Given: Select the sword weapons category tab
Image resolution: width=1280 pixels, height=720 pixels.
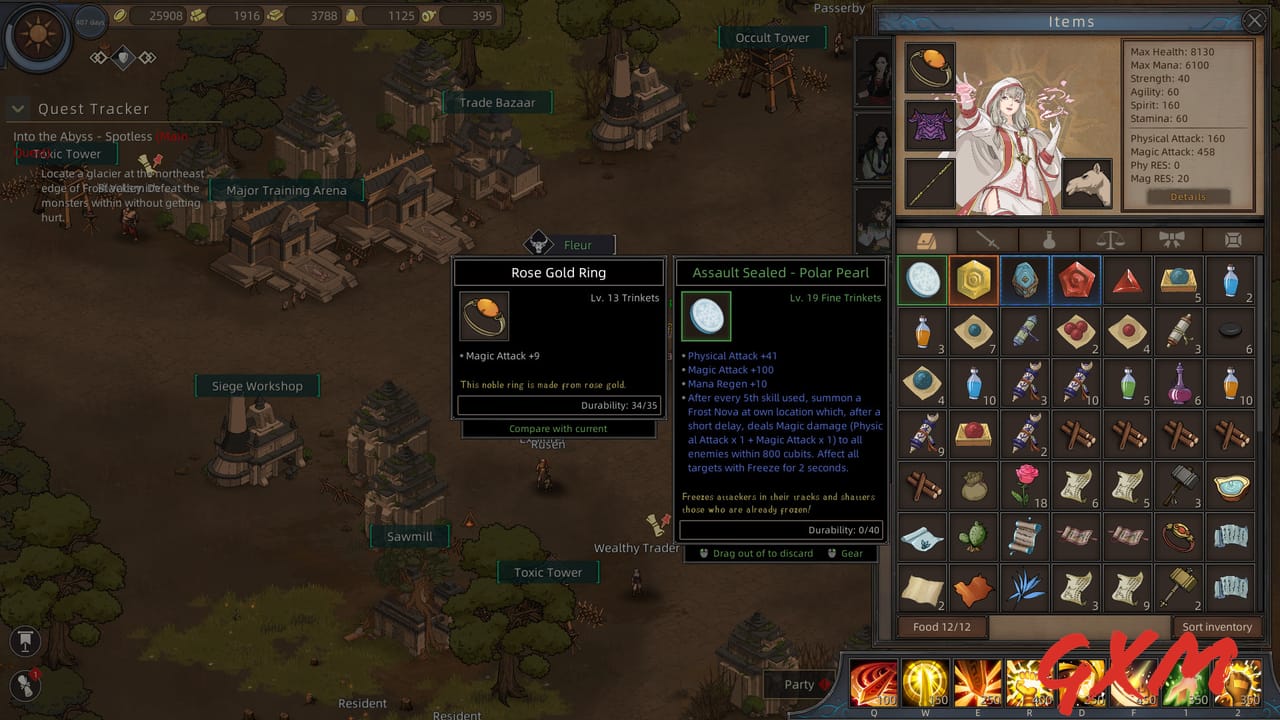Looking at the screenshot, I should (987, 240).
